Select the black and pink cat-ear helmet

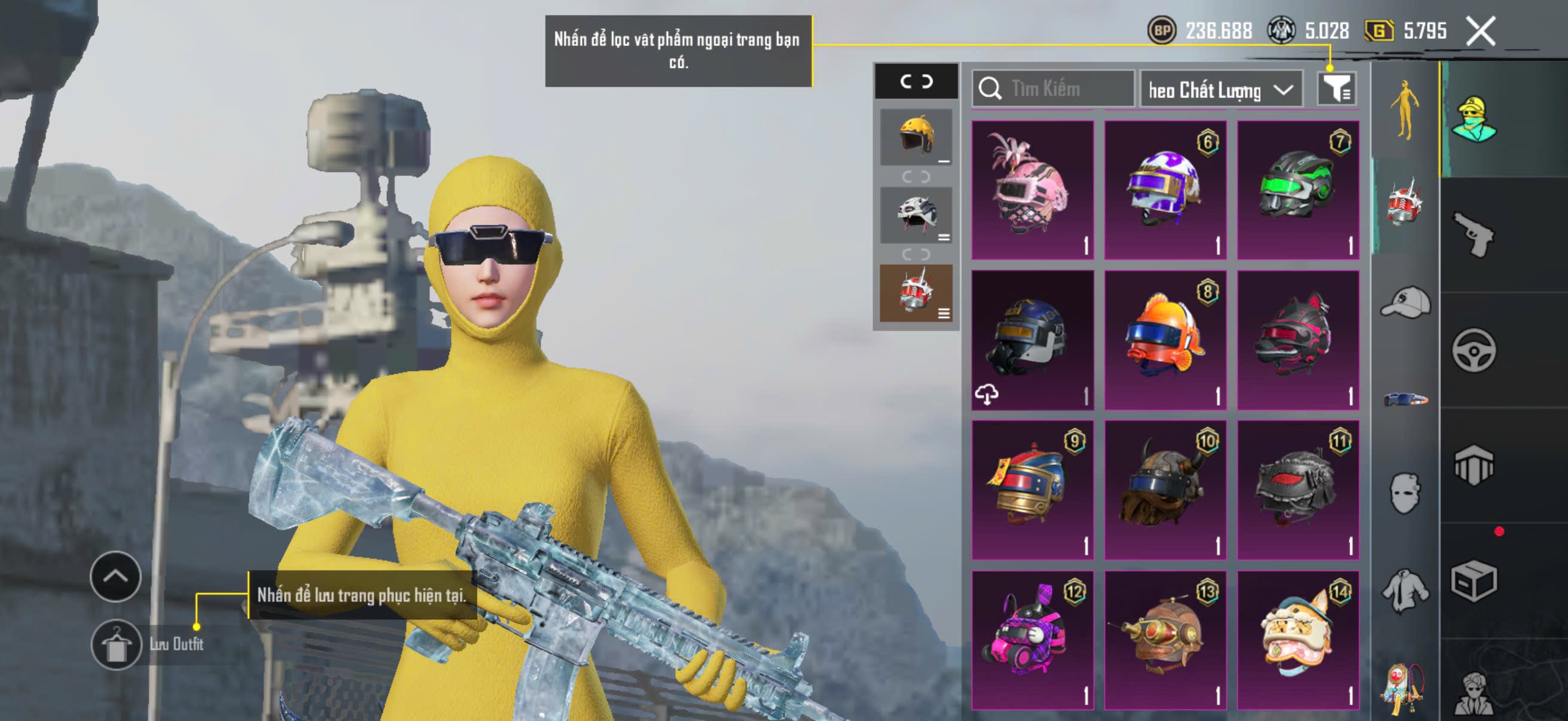click(1298, 340)
